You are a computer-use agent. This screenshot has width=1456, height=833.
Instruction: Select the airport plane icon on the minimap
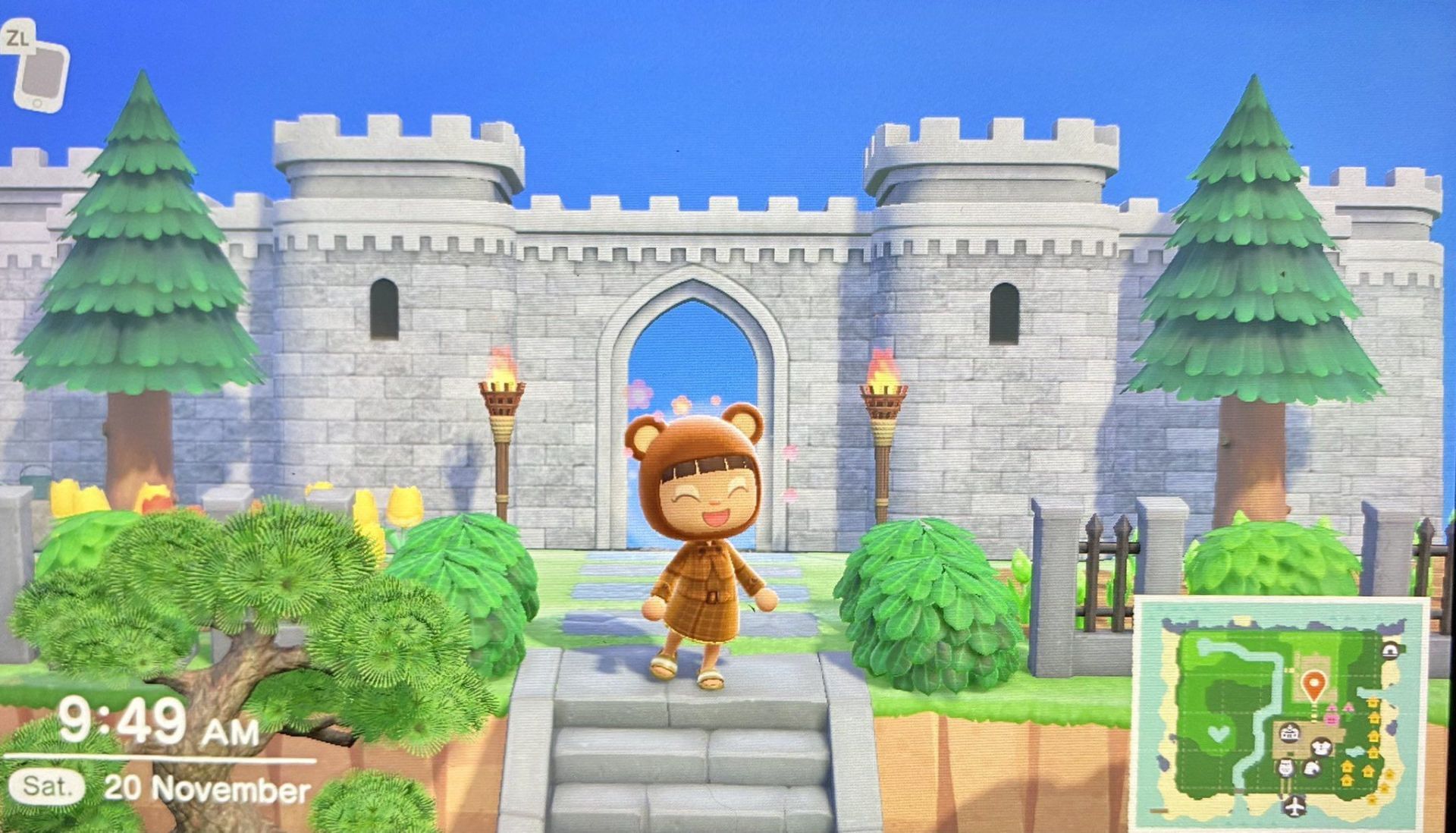click(1294, 806)
